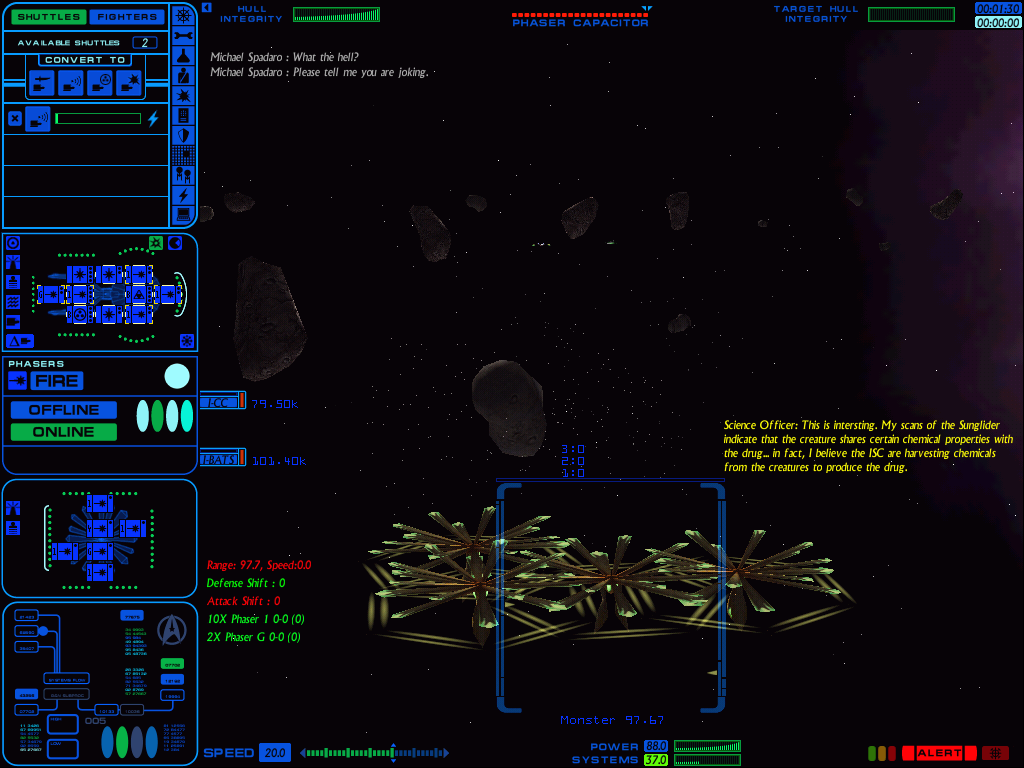This screenshot has width=1024, height=768.
Task: Set phasers to Online
Action: [x=63, y=432]
